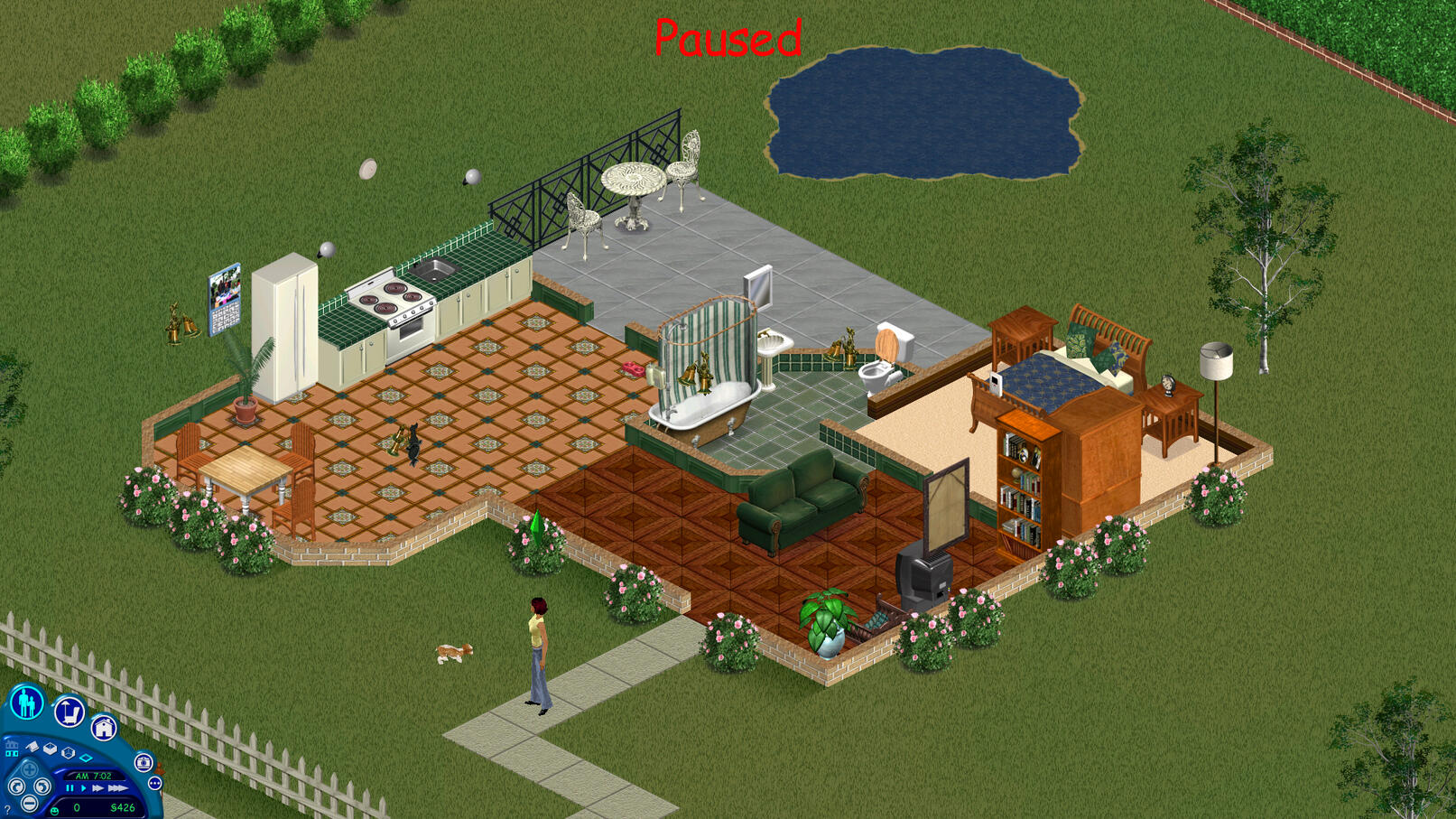
Task: Click the $426 household funds display
Action: point(124,806)
